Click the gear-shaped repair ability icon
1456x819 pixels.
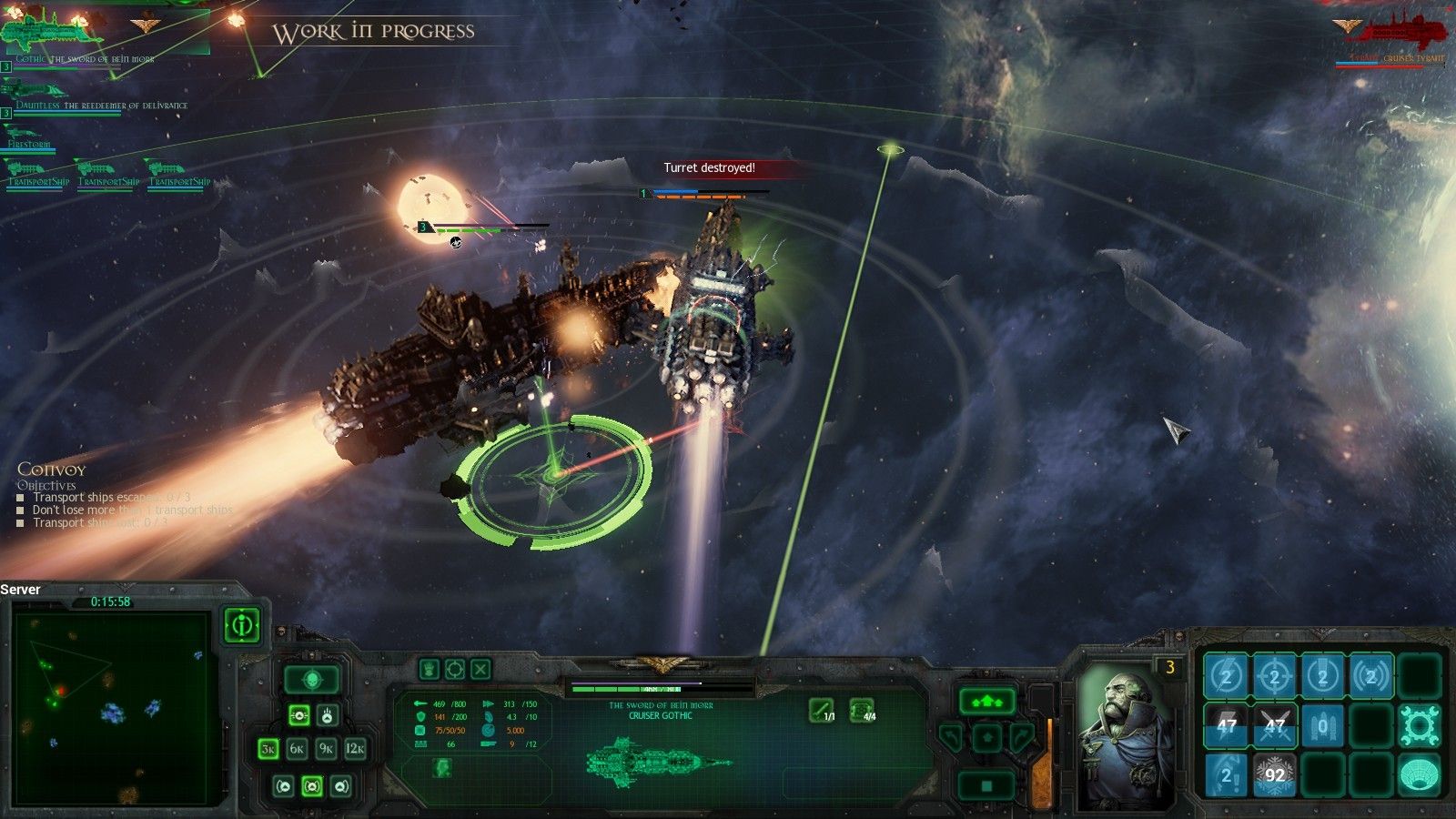(x=1418, y=725)
